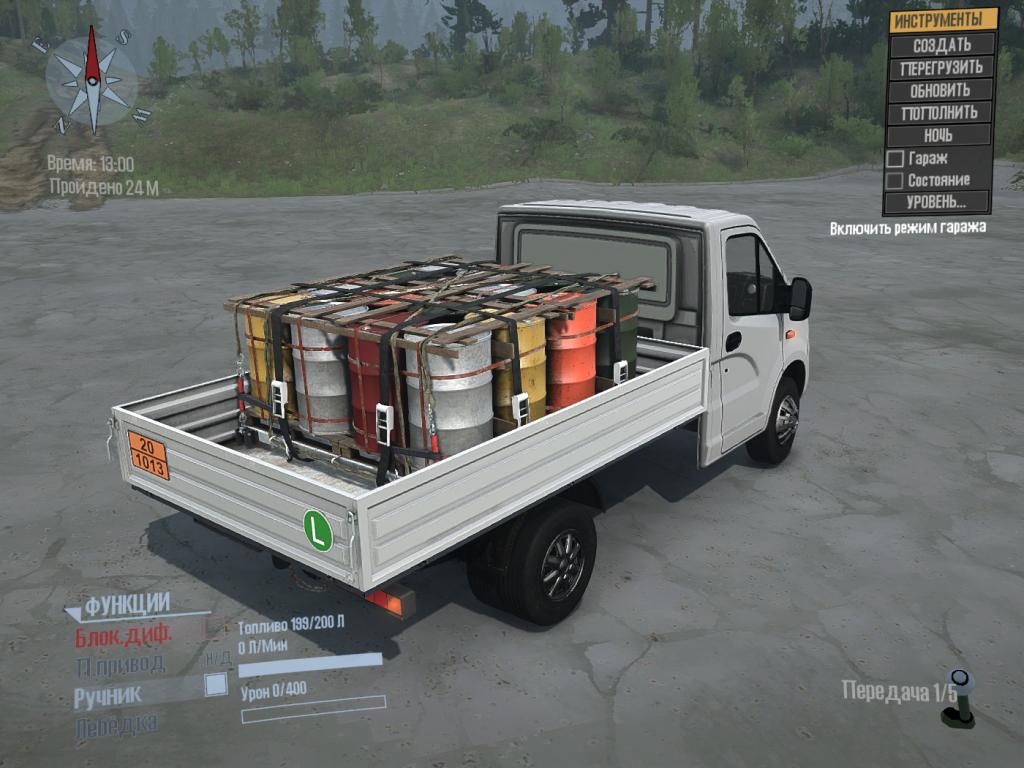Tick the Состояние checkbox
Image resolution: width=1024 pixels, height=768 pixels.
pos(896,180)
